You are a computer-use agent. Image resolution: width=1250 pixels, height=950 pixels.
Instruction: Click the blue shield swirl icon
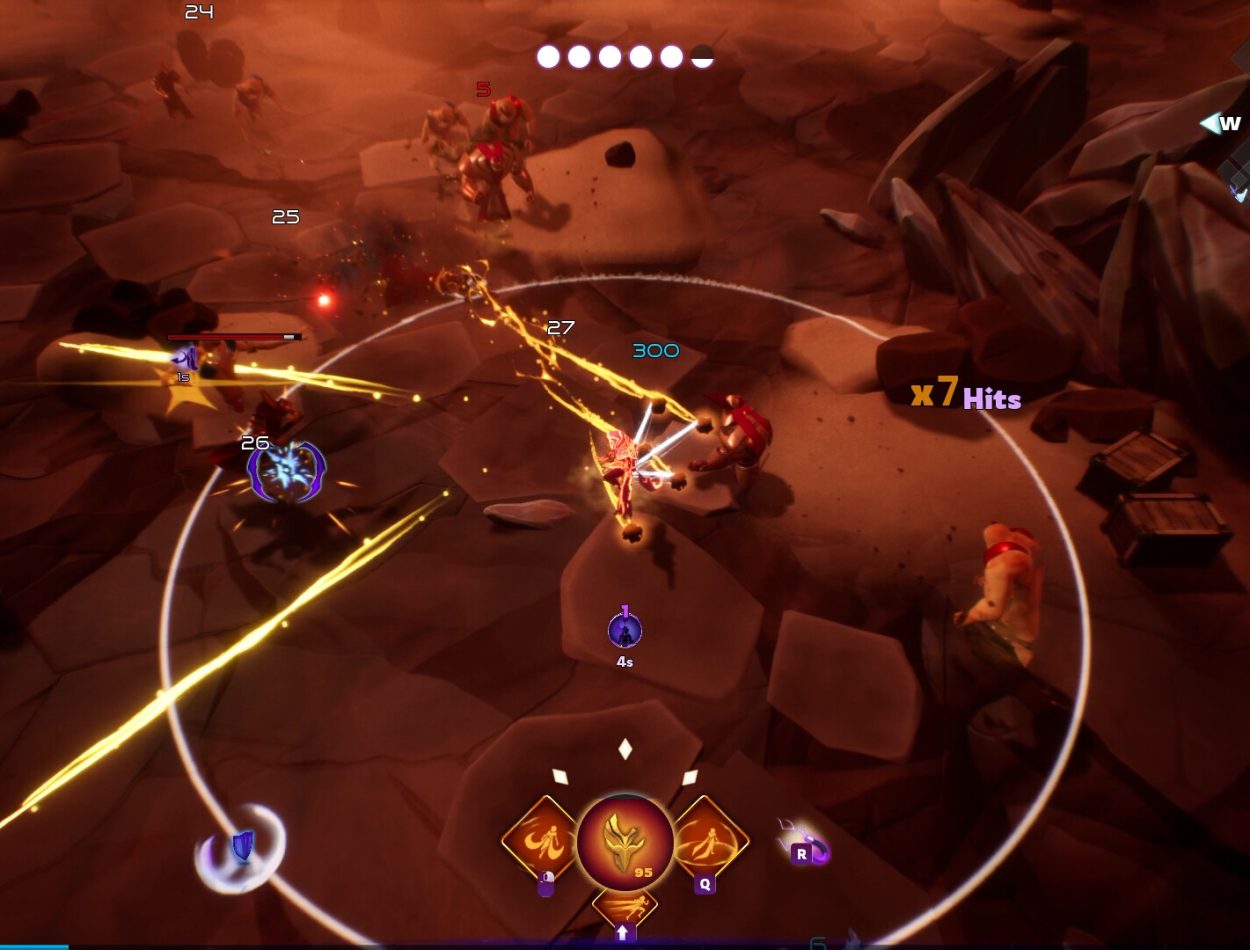pos(241,849)
